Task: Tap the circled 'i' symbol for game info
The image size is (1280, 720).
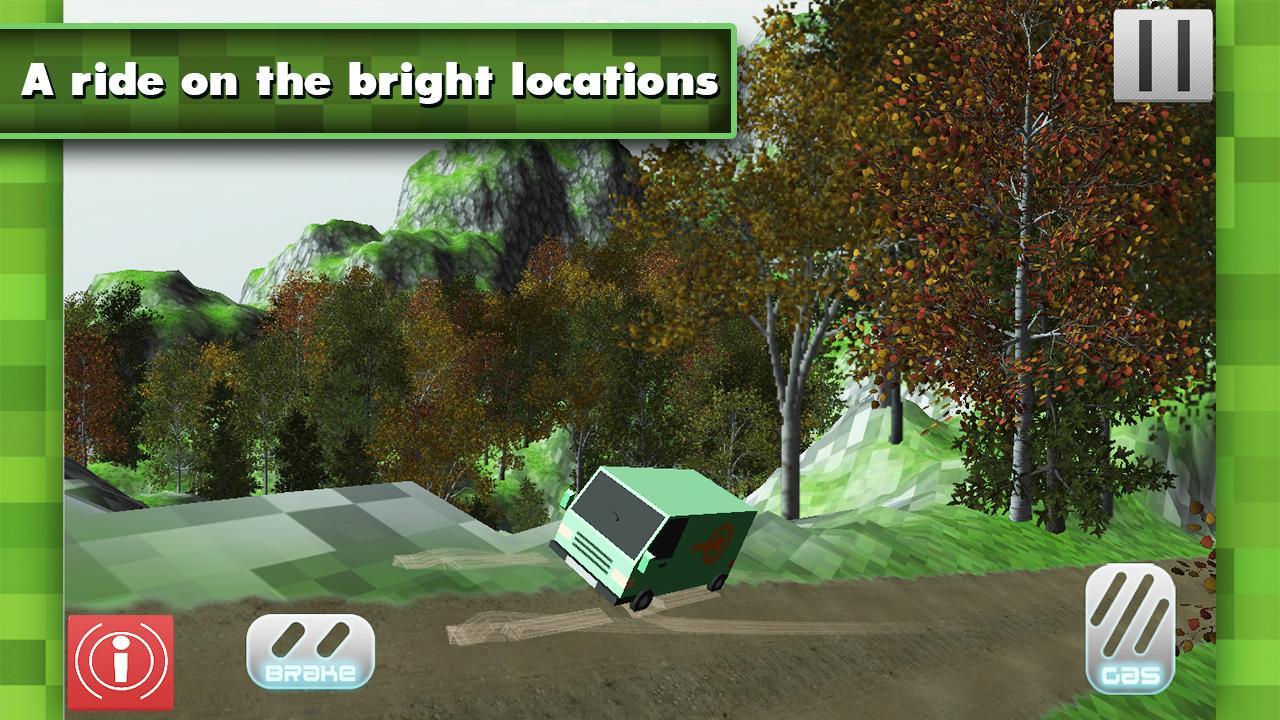Action: [119, 660]
